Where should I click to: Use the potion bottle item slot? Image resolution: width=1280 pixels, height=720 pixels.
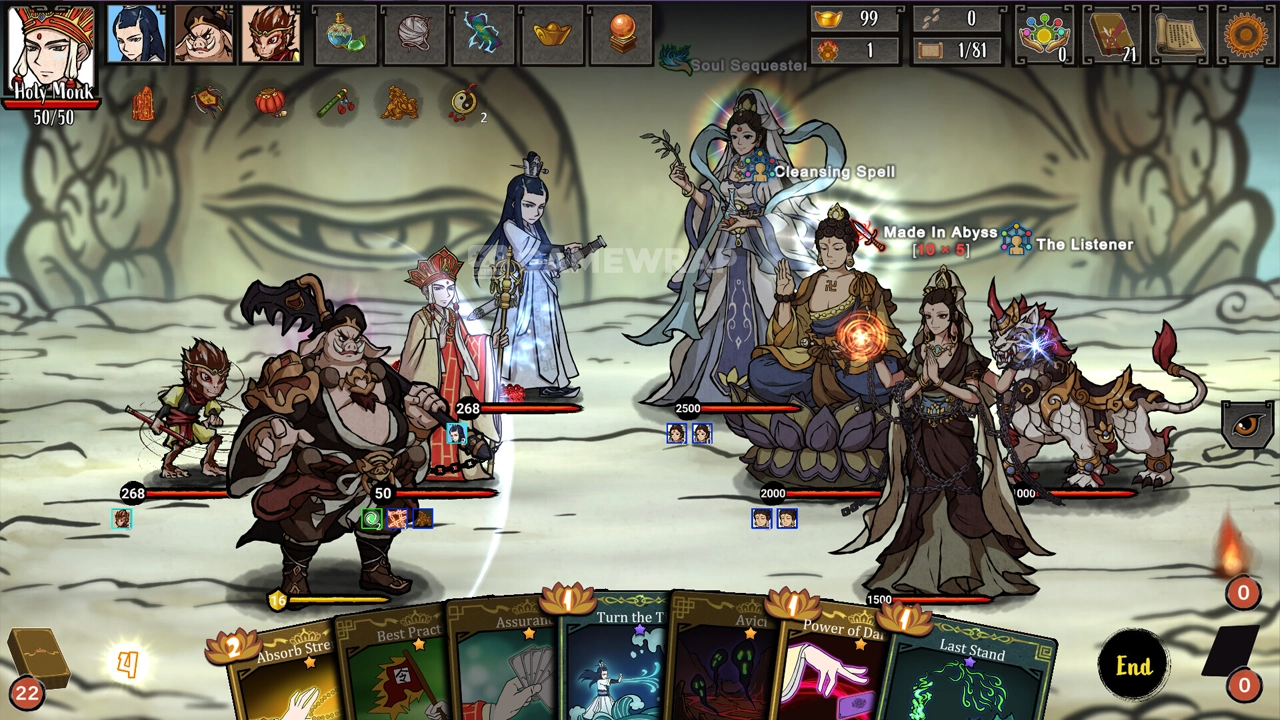(347, 35)
